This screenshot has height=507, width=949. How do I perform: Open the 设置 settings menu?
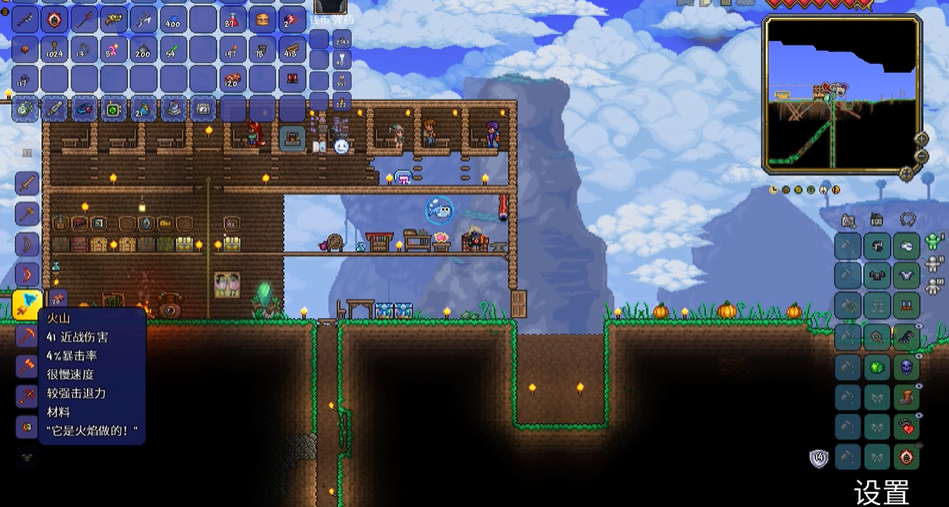click(881, 492)
